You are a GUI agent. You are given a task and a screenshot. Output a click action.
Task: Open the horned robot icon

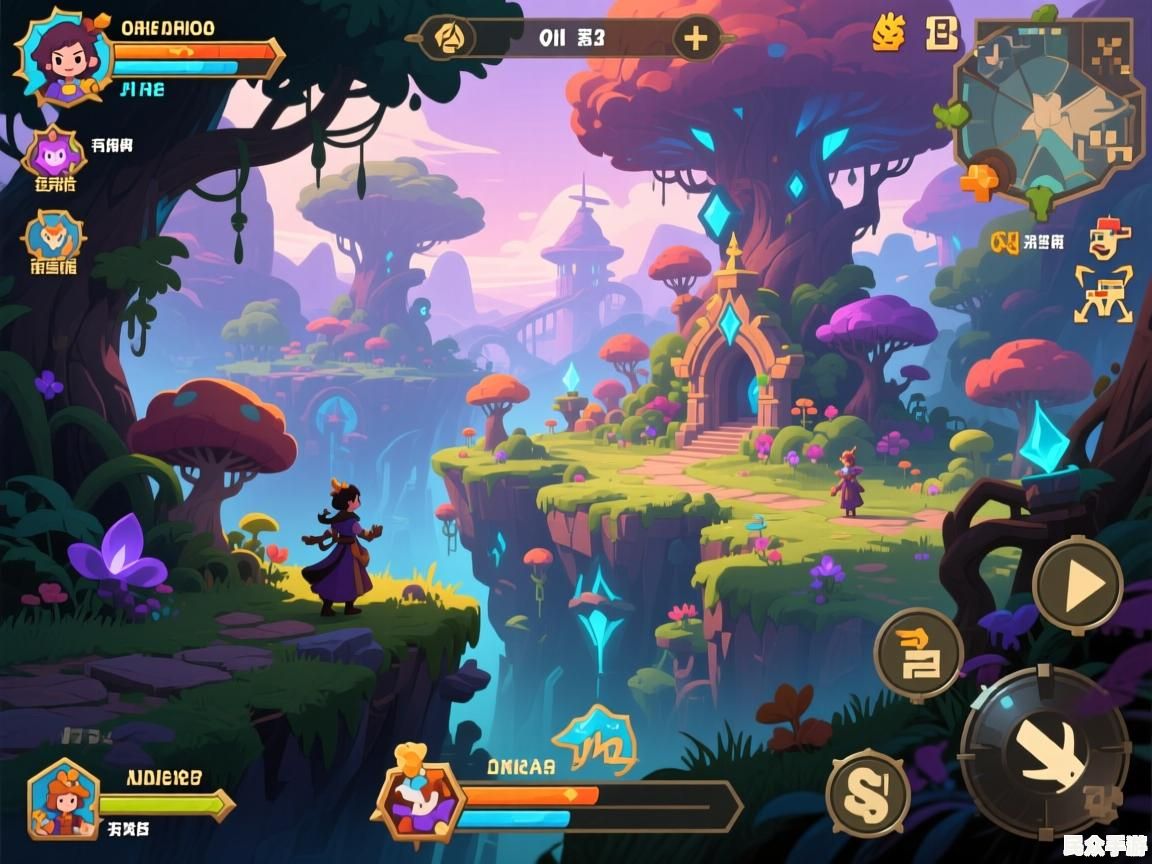pos(1103,293)
